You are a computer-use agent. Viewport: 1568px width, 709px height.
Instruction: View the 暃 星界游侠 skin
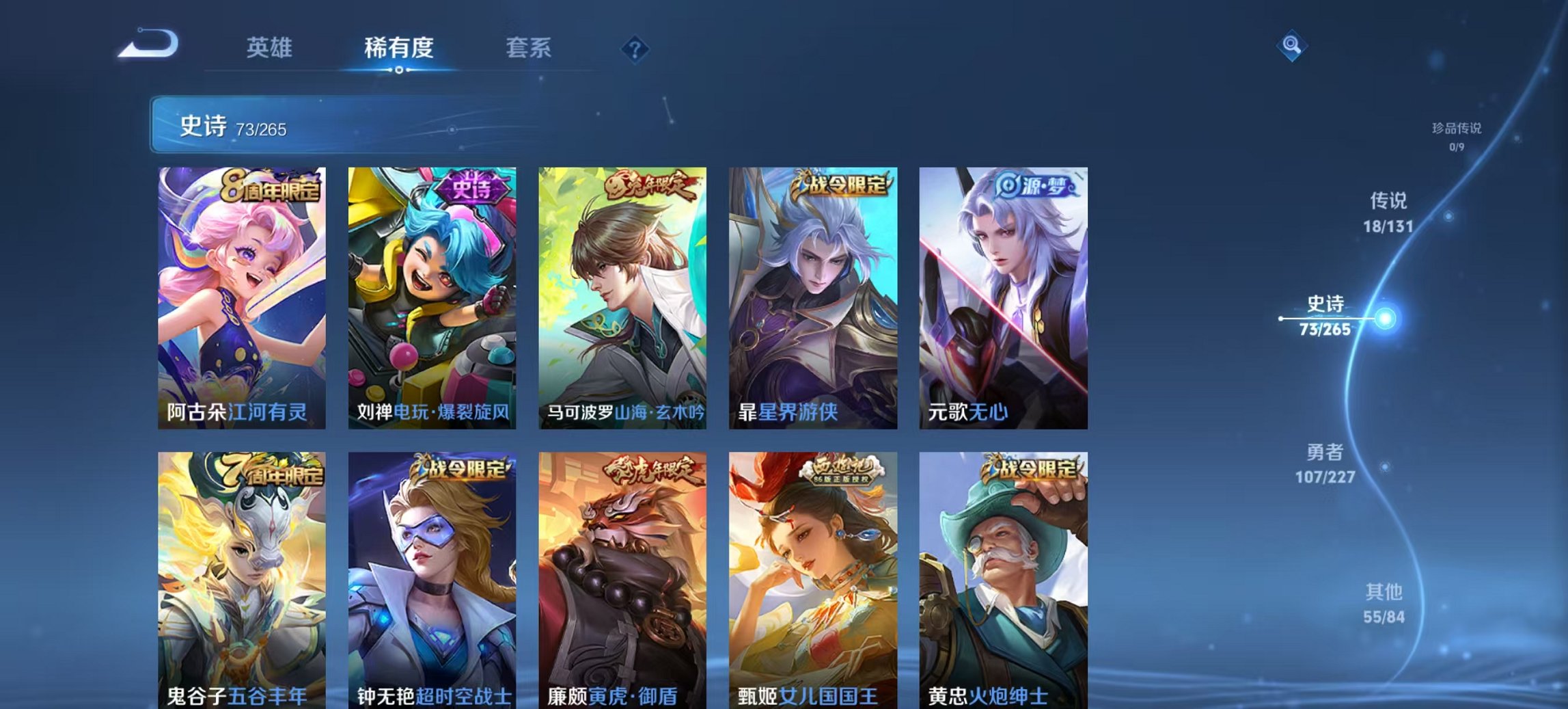tap(813, 294)
